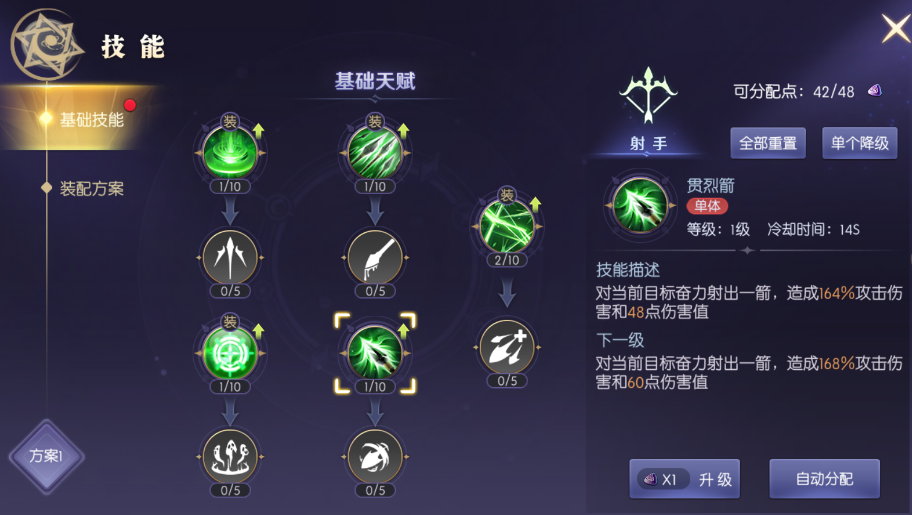Close the skills panel with the X
912x515 pixels.
894,29
